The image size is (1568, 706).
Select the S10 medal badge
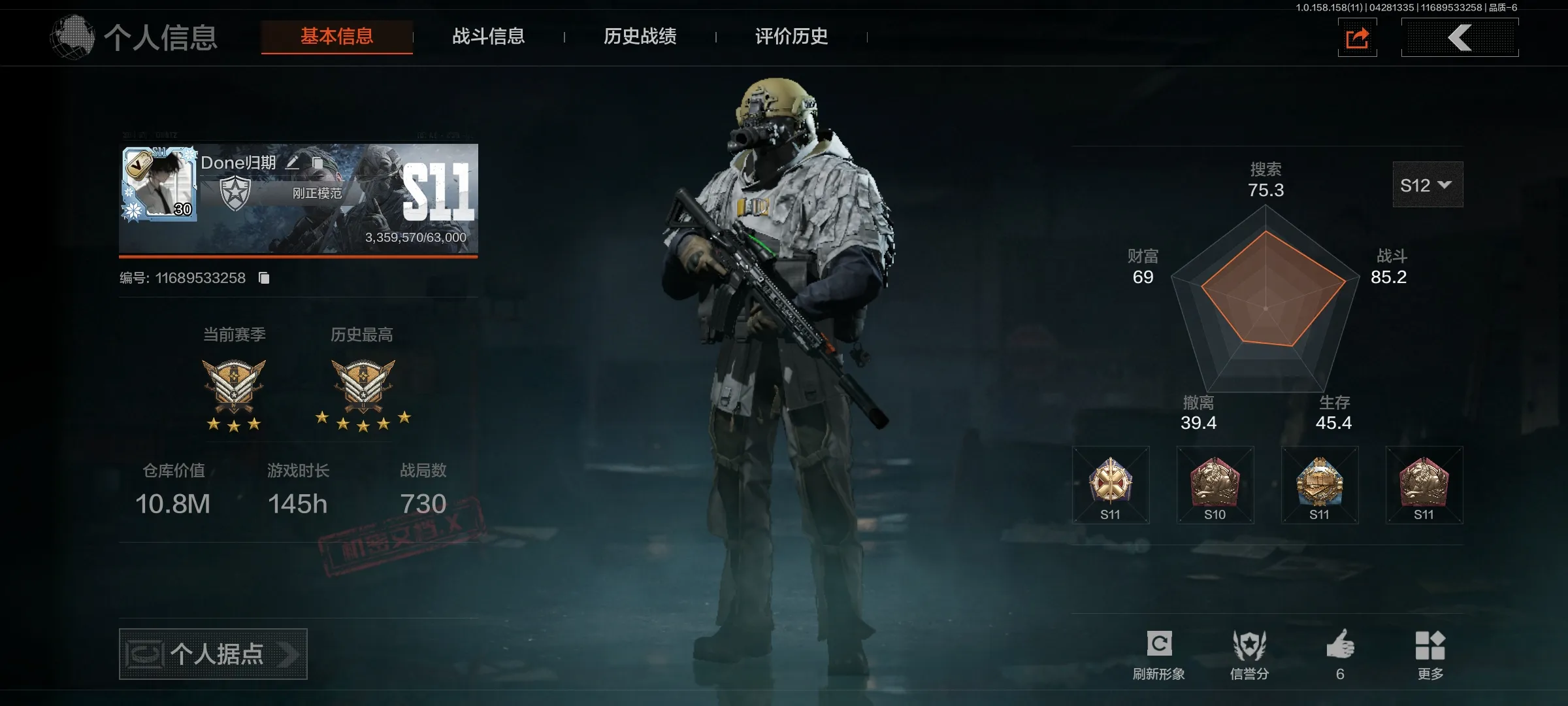[x=1215, y=485]
